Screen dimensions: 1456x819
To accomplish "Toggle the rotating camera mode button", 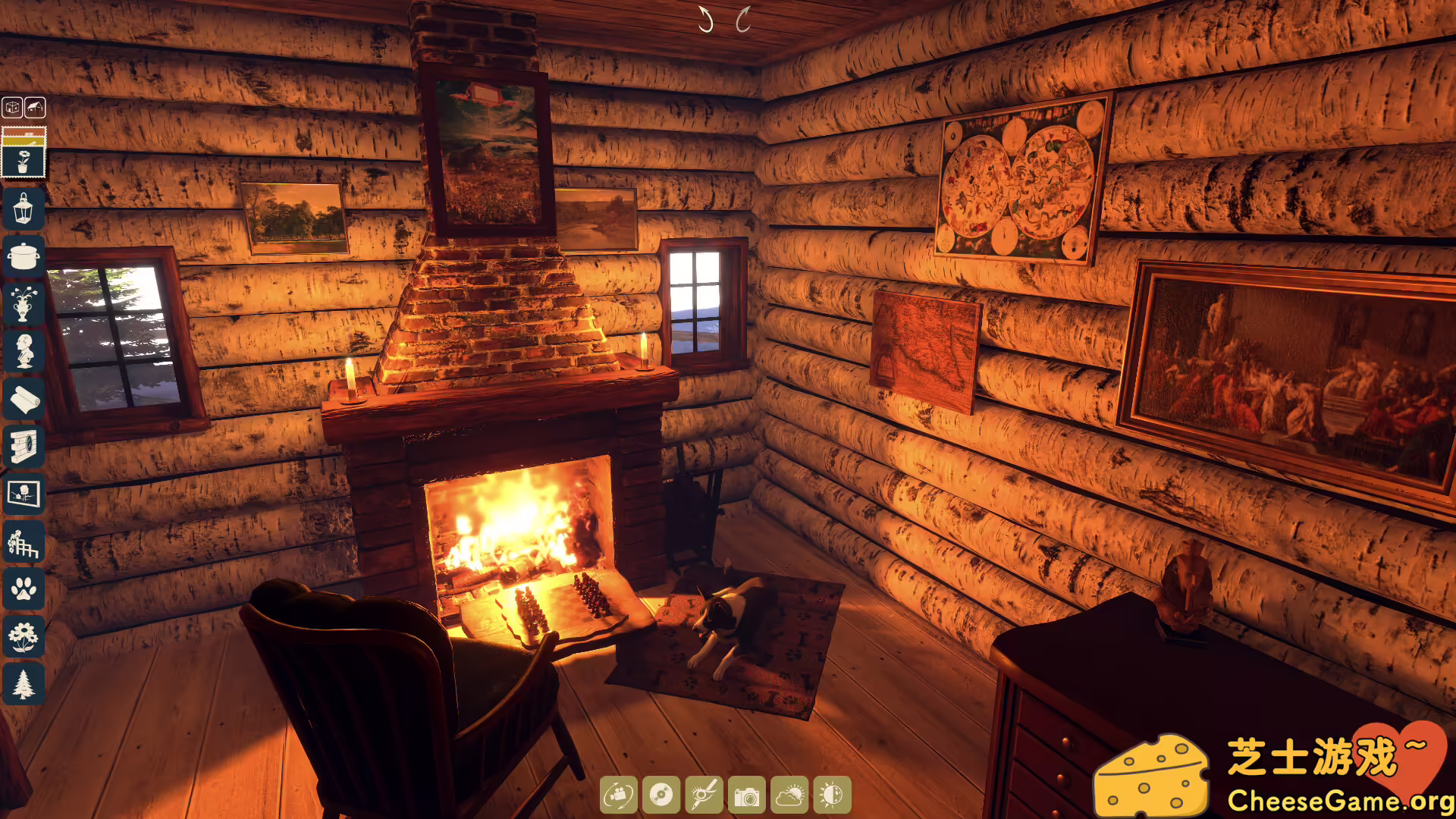I will tap(619, 795).
